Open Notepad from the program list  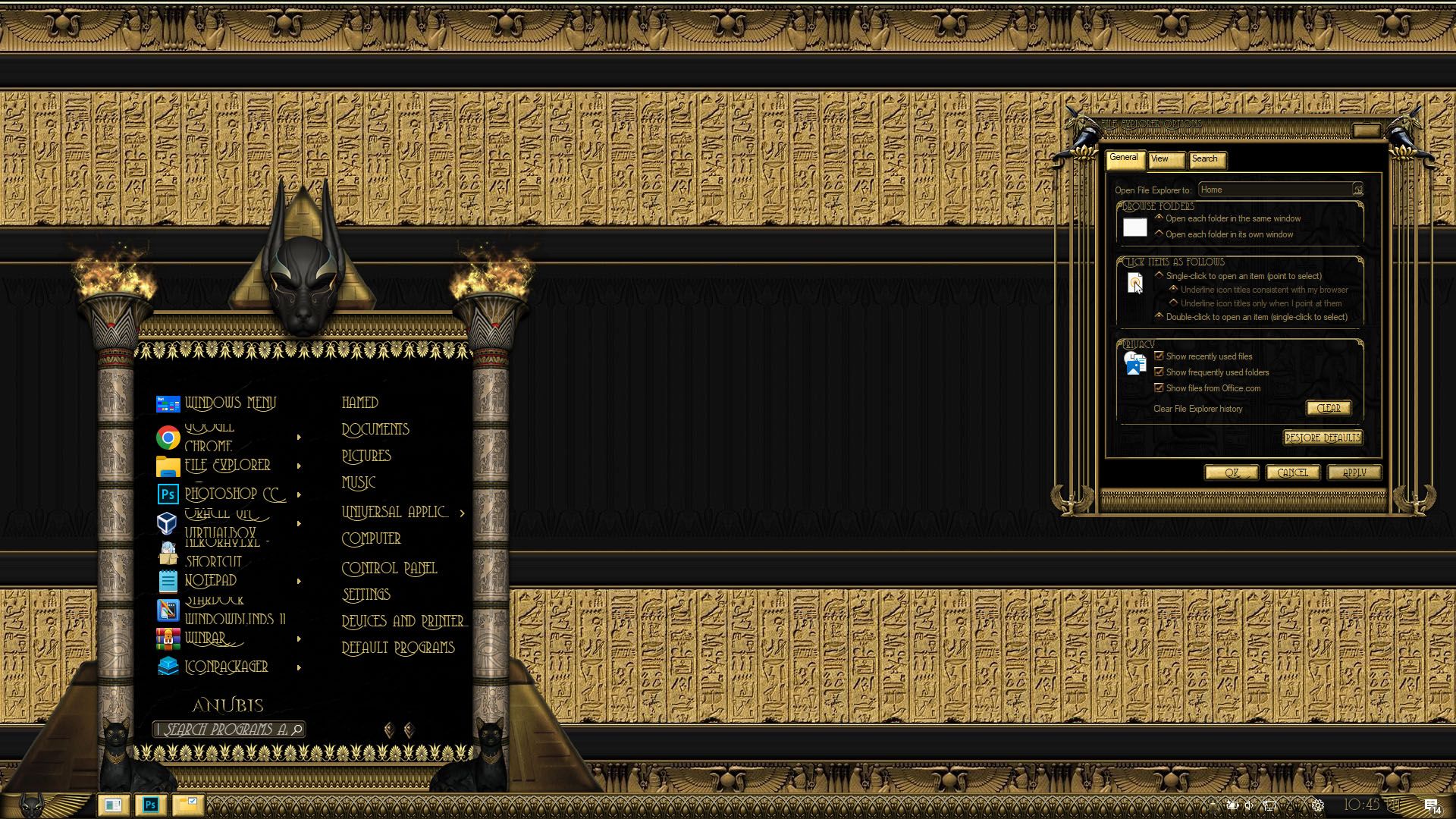(x=210, y=581)
